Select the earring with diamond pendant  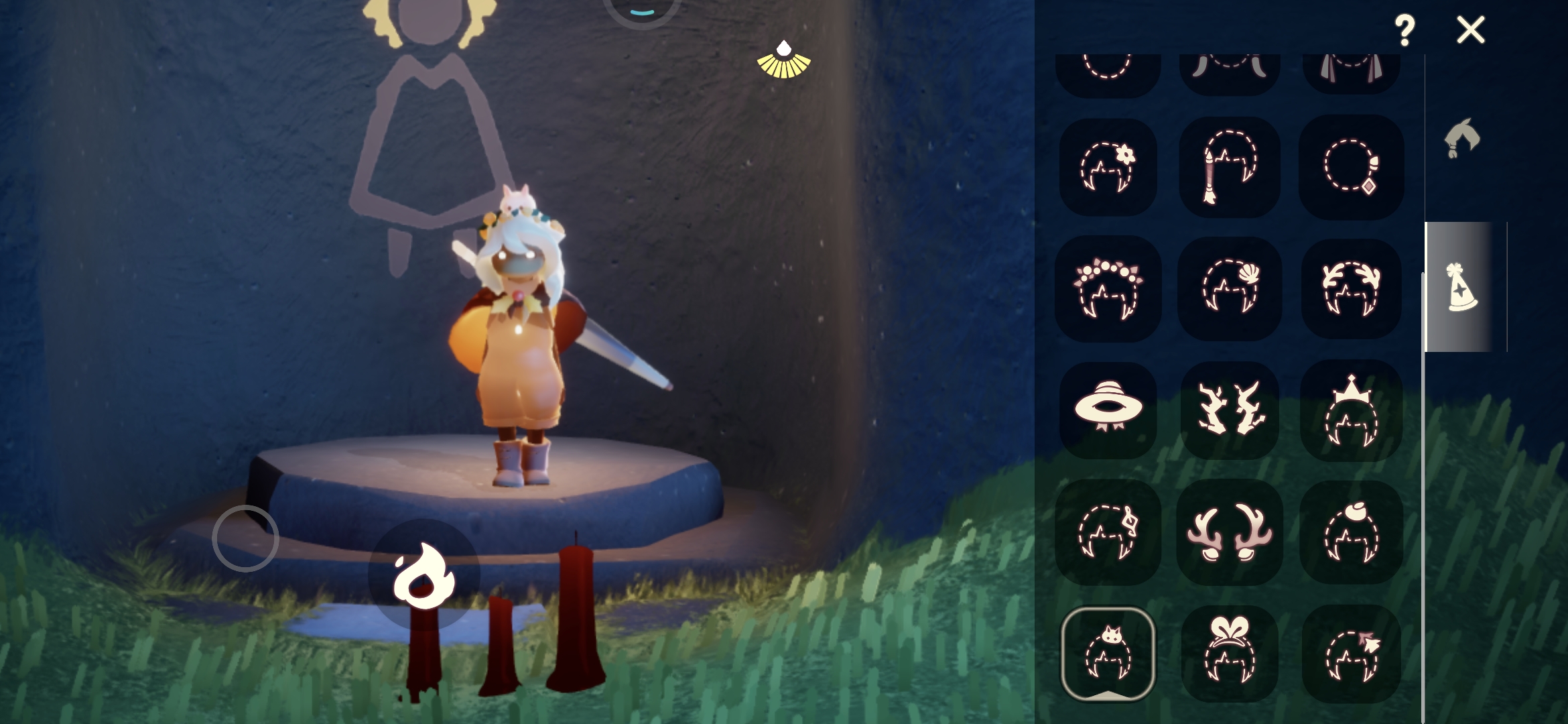click(1350, 167)
